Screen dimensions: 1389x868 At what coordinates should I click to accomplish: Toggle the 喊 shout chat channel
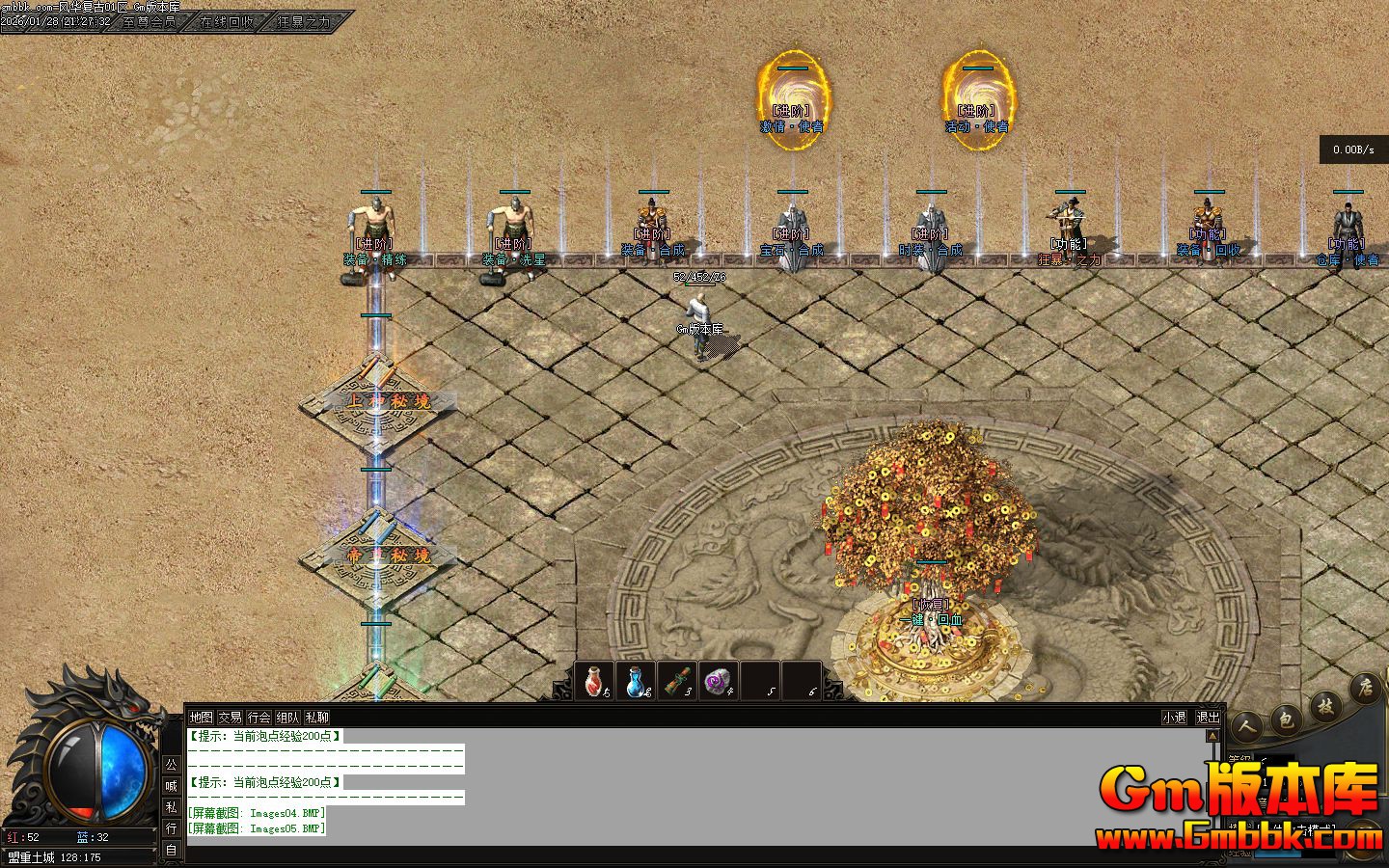(171, 786)
